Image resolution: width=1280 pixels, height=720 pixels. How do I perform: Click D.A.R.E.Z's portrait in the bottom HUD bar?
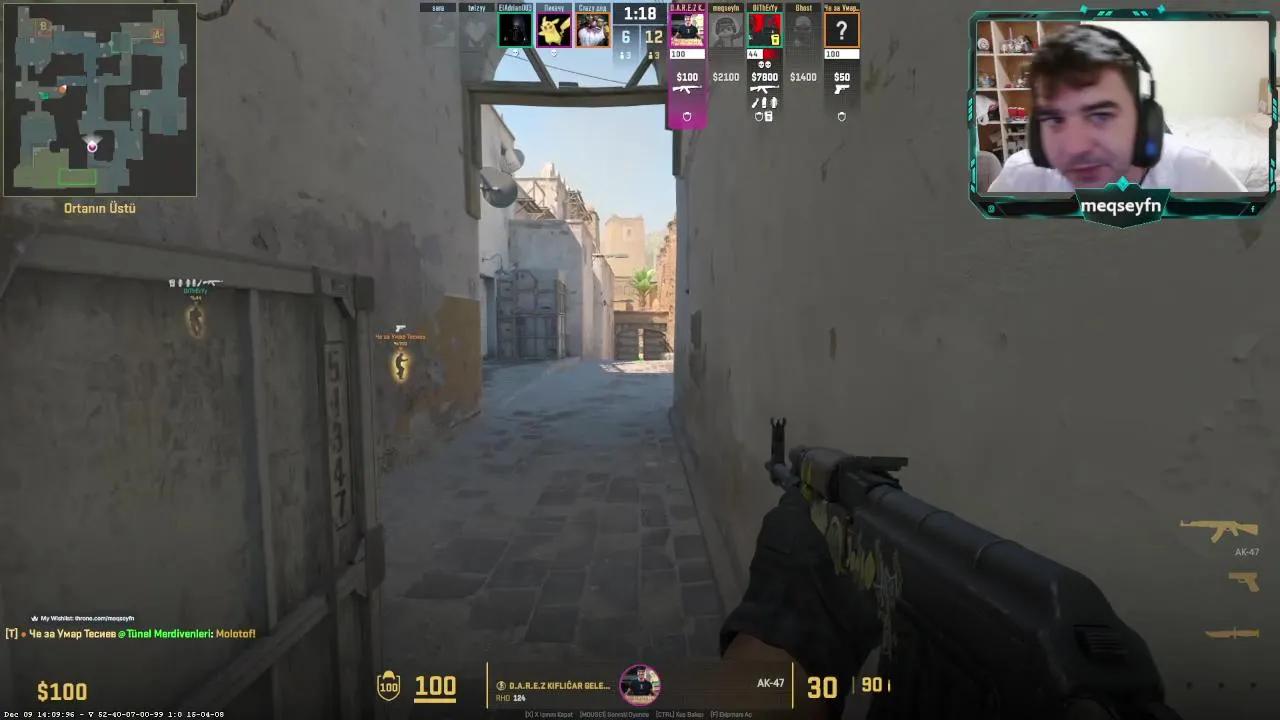(x=640, y=685)
